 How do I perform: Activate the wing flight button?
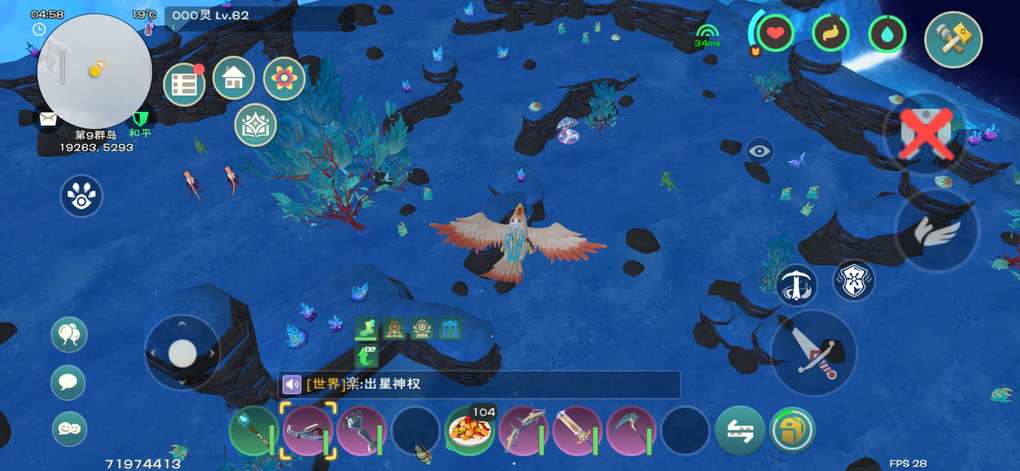pos(937,230)
